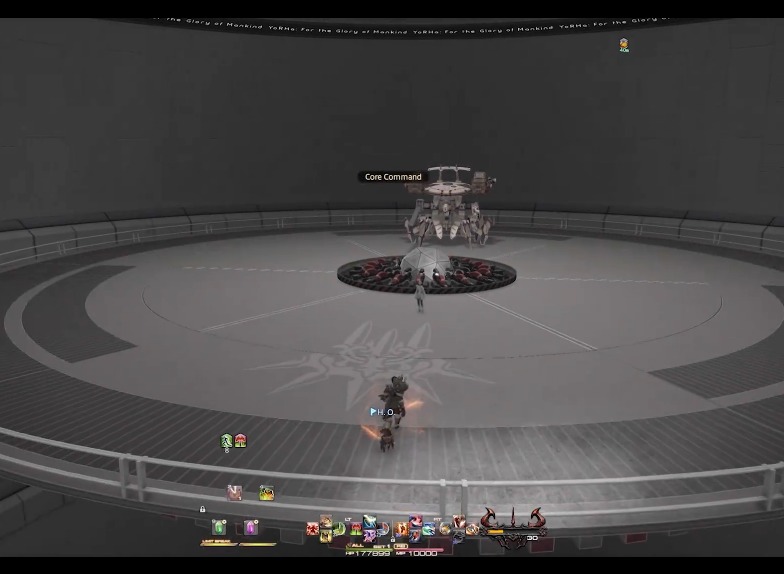Select the Core Command target nameplate
The image size is (784, 574).
pyautogui.click(x=393, y=177)
